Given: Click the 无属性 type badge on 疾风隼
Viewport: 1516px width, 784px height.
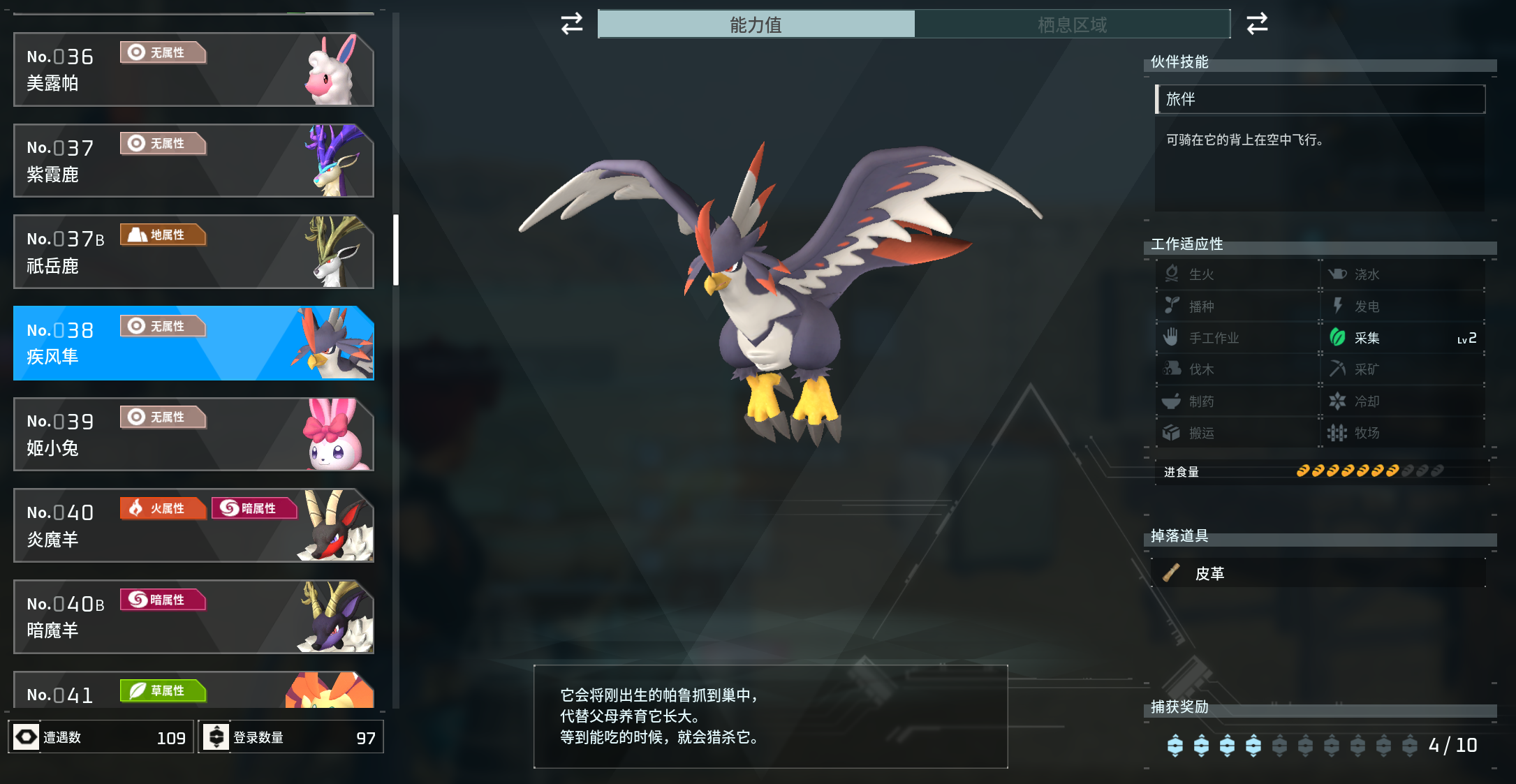Looking at the screenshot, I should [x=163, y=325].
